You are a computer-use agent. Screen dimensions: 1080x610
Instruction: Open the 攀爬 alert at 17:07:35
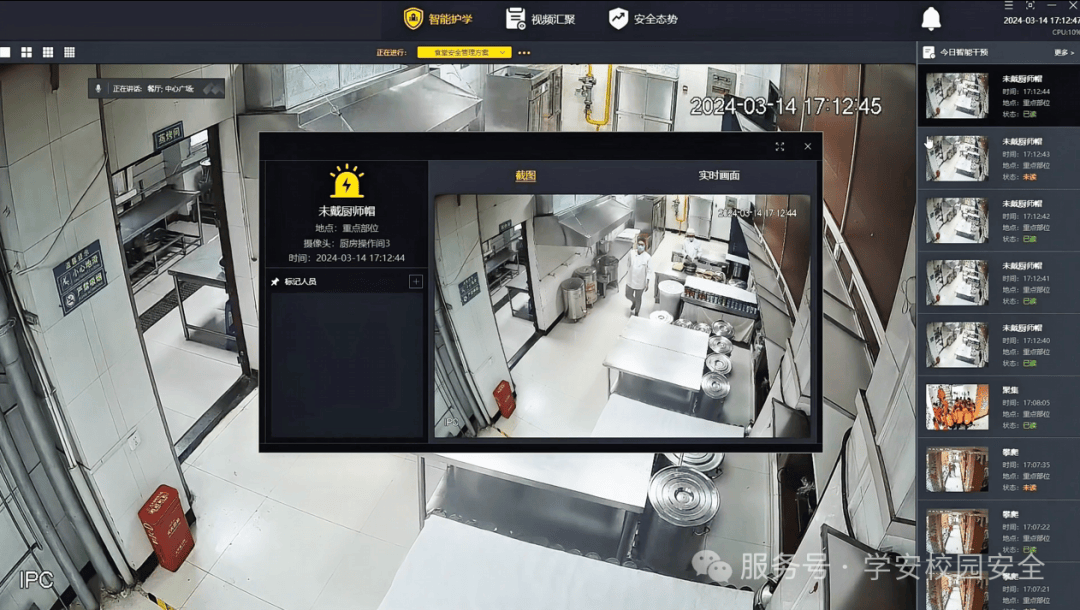point(957,469)
